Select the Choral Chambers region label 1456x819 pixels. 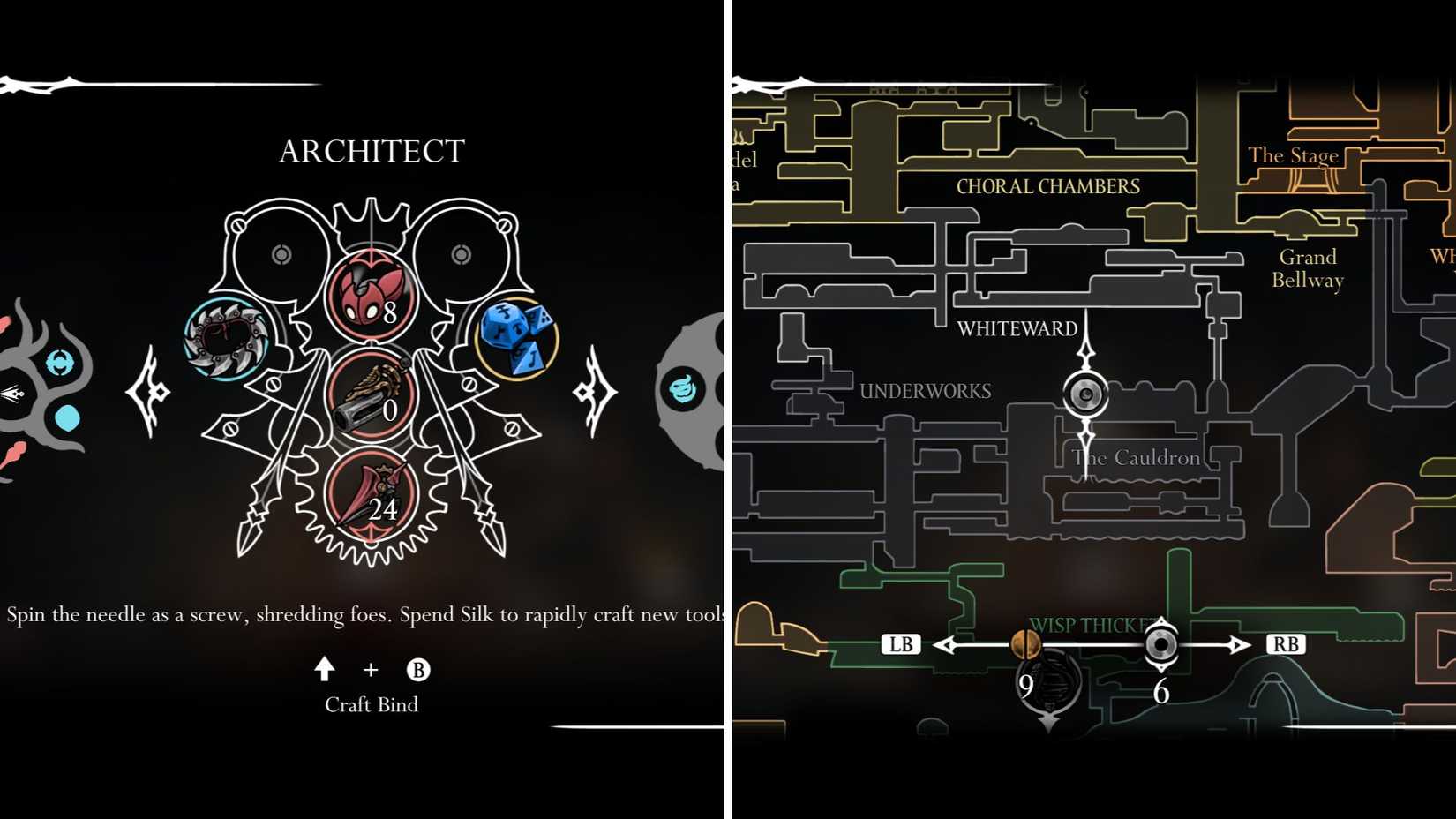click(x=1047, y=186)
